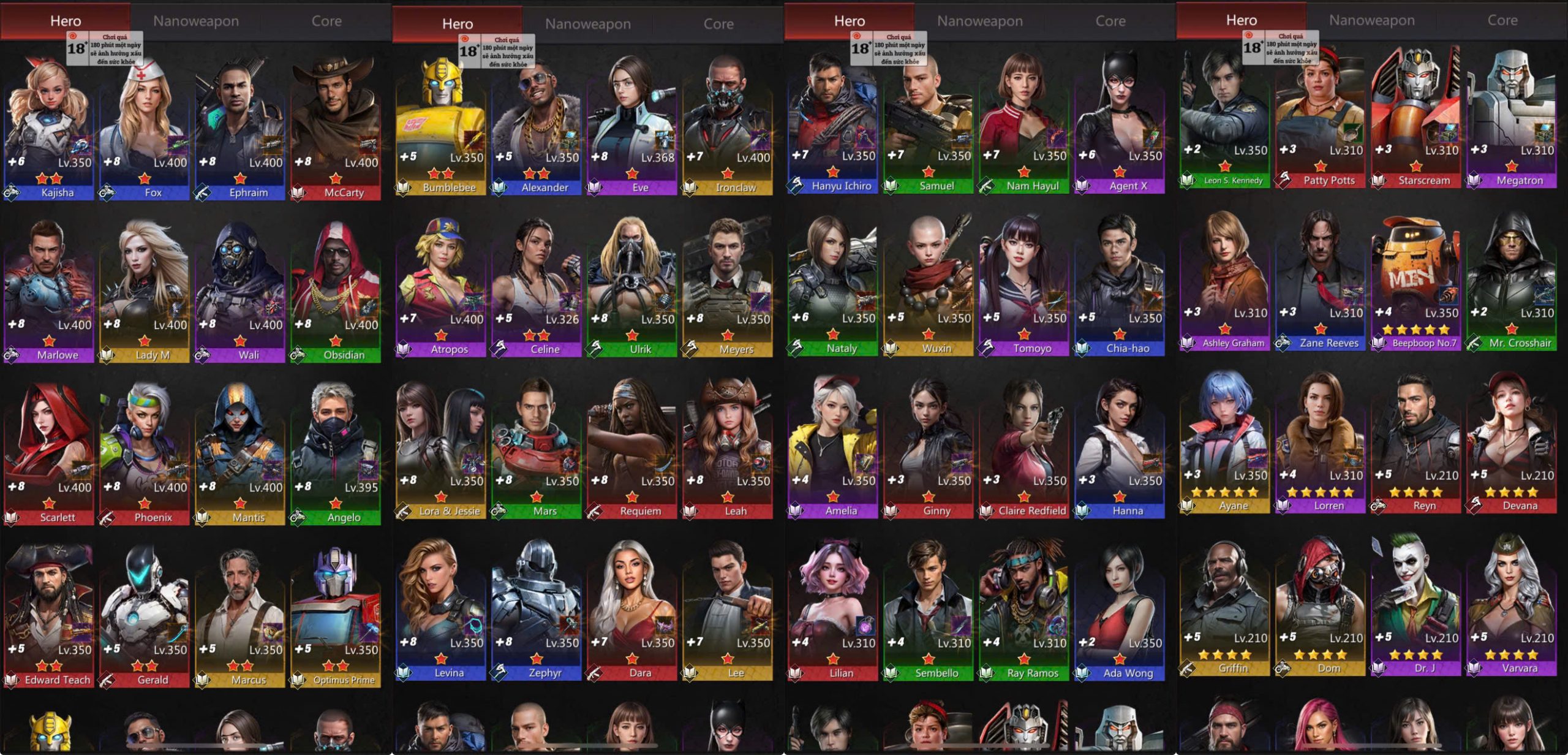Select Optimus Prime's hero card

click(x=335, y=613)
